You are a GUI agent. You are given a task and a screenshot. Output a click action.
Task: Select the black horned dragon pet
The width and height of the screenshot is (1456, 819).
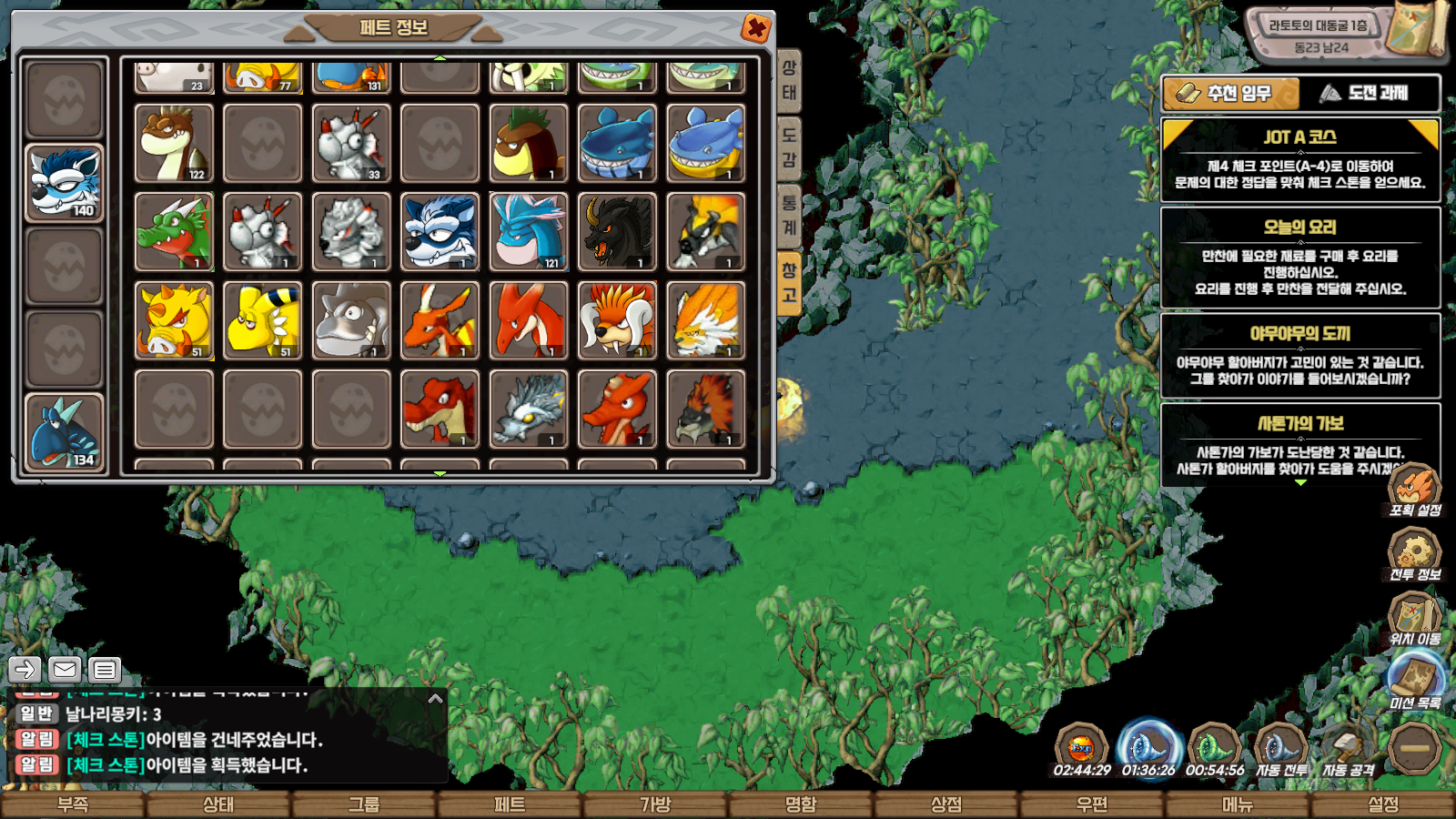click(x=617, y=232)
